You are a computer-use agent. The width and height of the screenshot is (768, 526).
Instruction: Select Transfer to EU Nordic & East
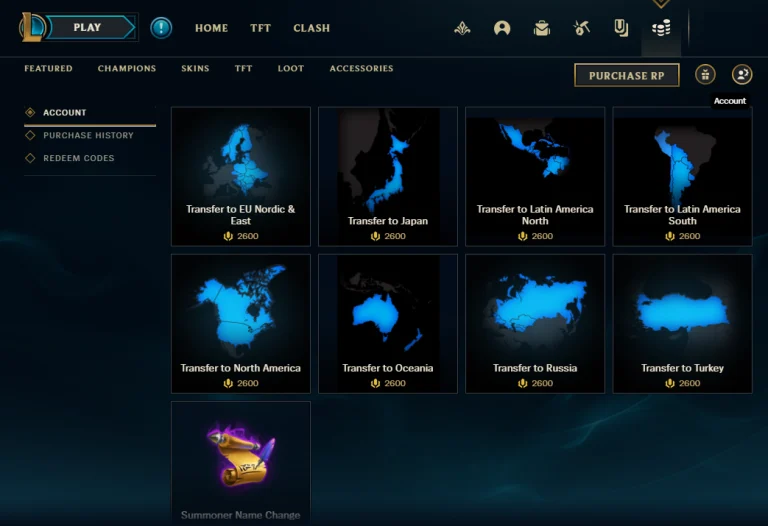pyautogui.click(x=241, y=176)
